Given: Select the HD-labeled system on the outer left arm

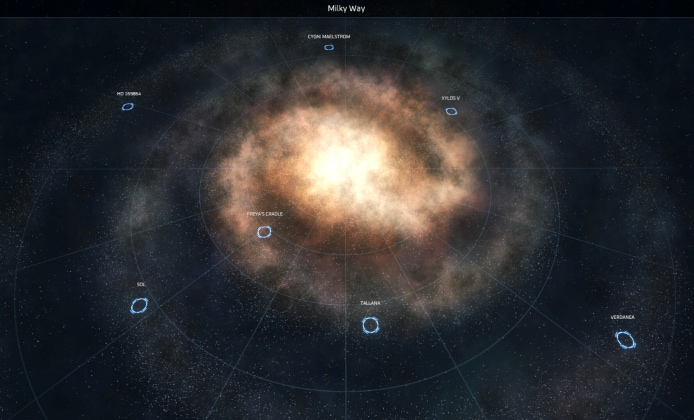Looking at the screenshot, I should pyautogui.click(x=128, y=106).
